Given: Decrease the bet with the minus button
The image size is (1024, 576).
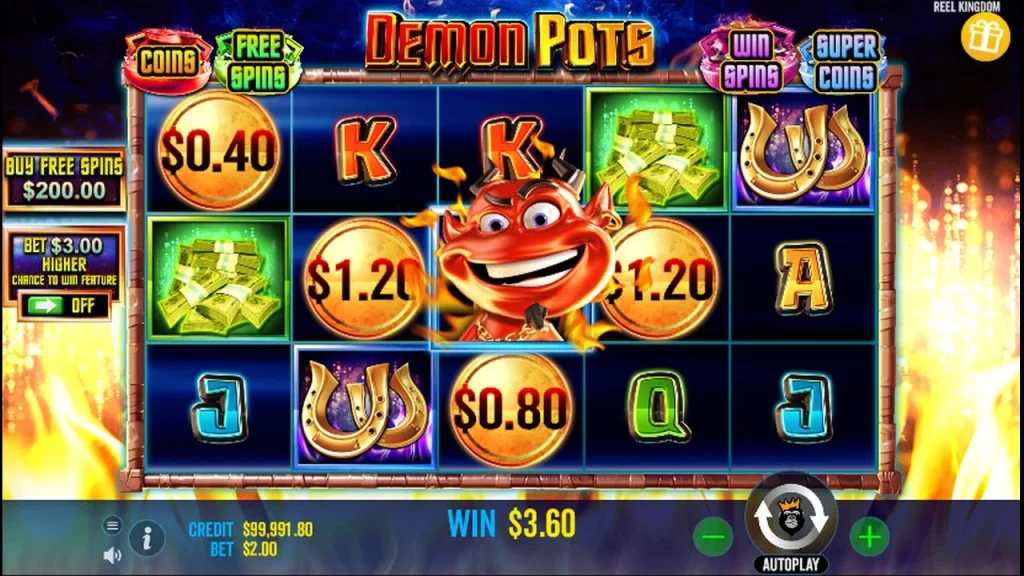Looking at the screenshot, I should point(712,537).
